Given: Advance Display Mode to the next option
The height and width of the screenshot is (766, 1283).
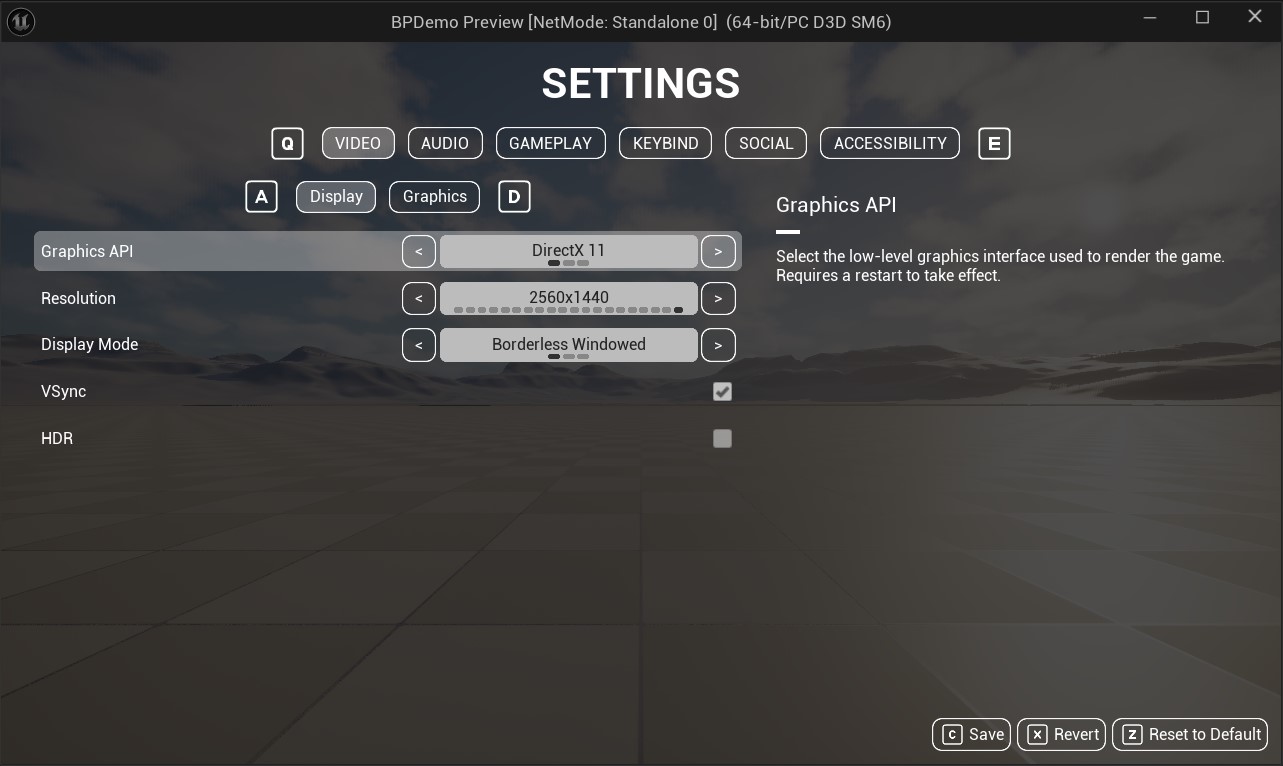Looking at the screenshot, I should pos(718,344).
